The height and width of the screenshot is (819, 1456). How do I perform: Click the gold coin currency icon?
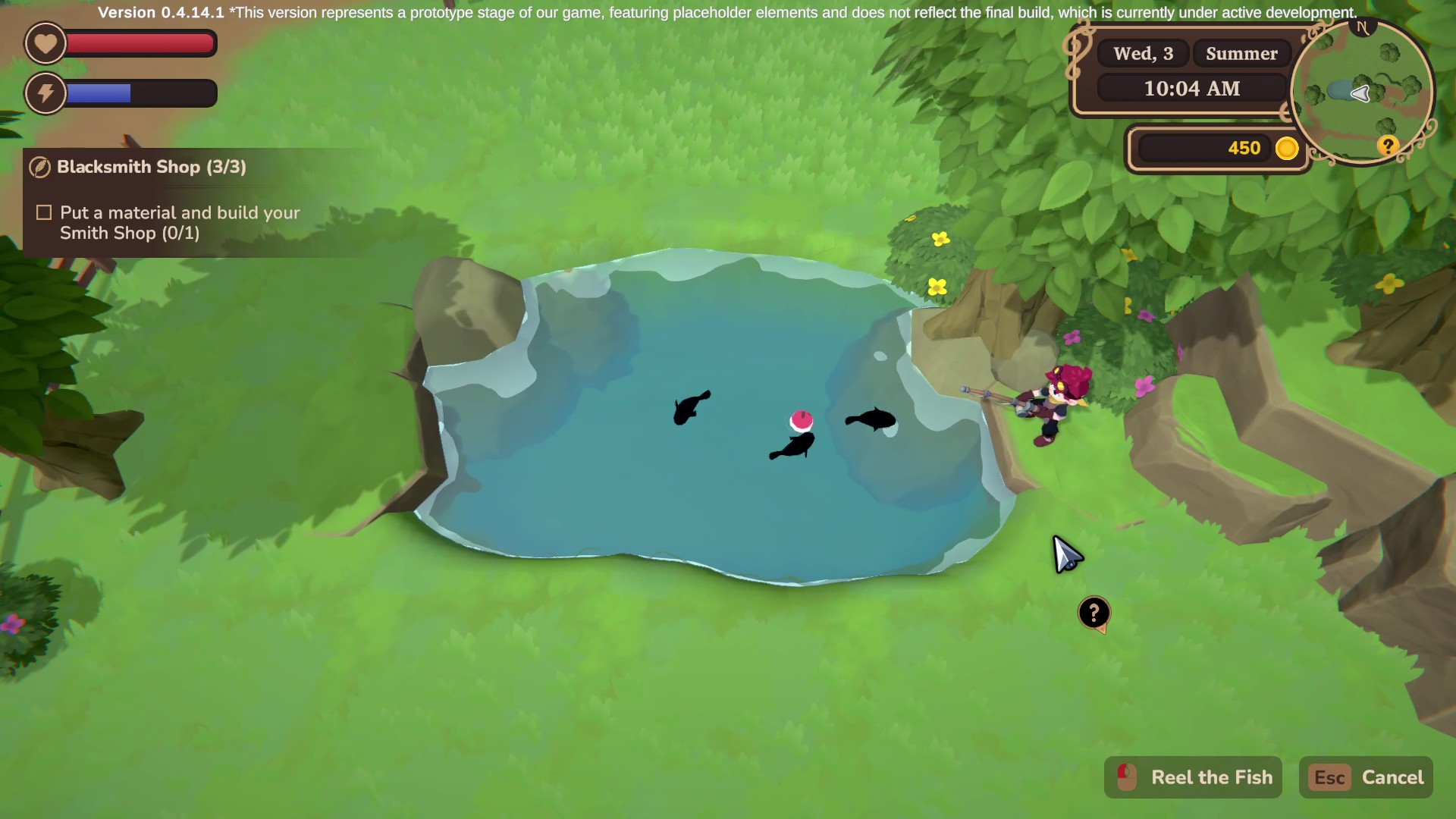tap(1287, 149)
